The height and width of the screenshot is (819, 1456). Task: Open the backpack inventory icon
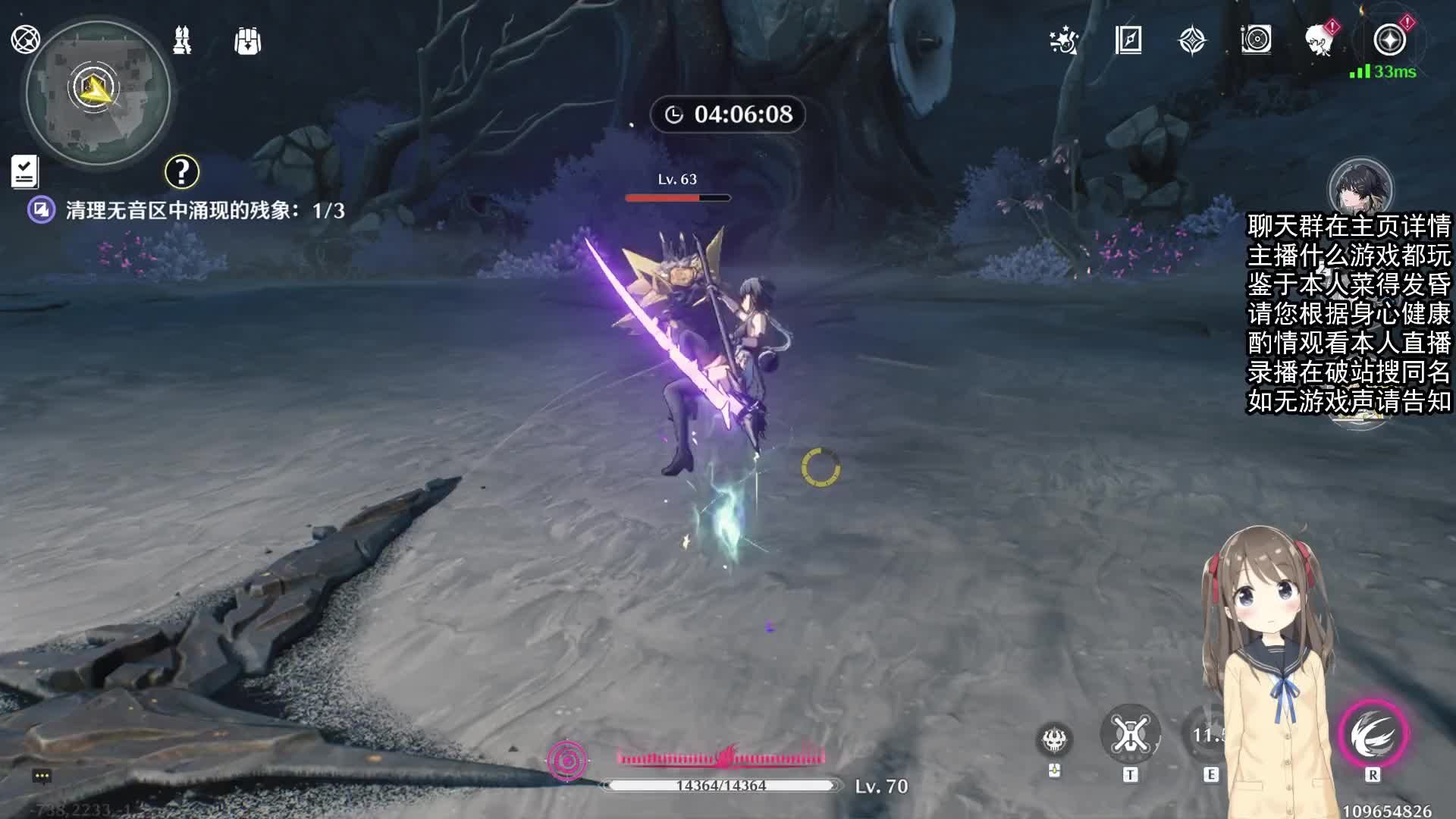pos(248,41)
